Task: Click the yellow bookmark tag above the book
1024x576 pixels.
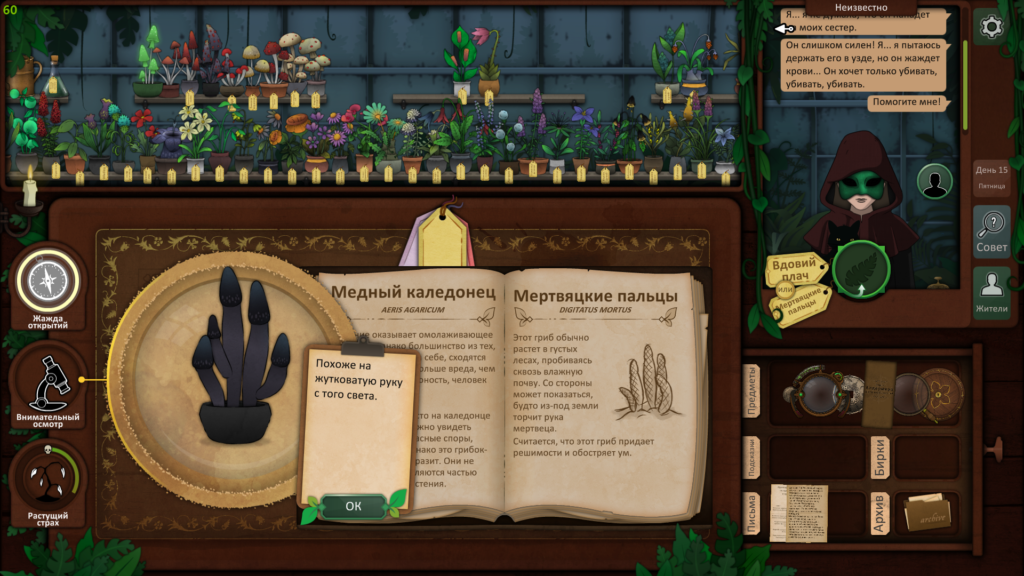Action: (446, 238)
